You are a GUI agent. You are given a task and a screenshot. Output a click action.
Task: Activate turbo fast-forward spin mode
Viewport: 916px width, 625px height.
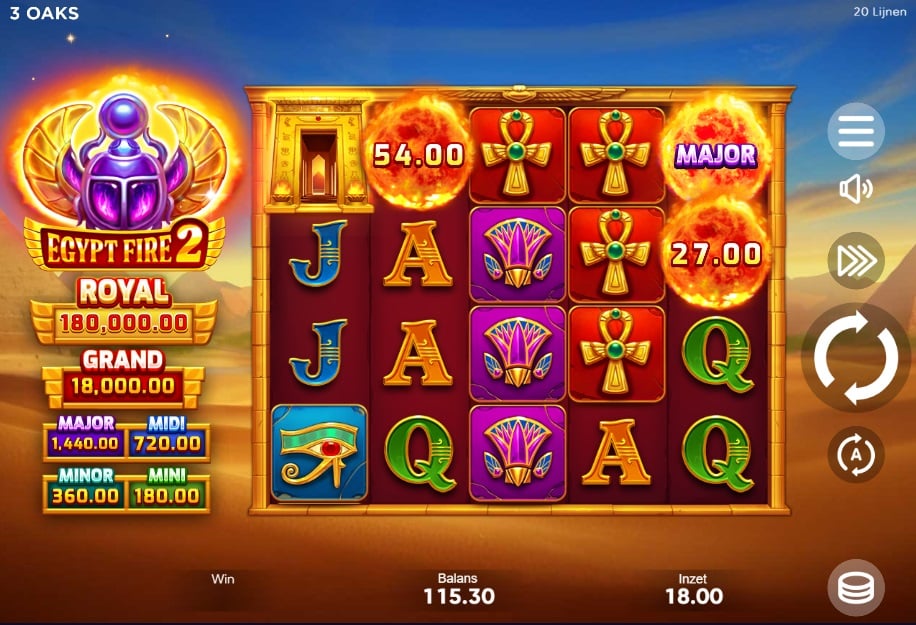click(855, 260)
